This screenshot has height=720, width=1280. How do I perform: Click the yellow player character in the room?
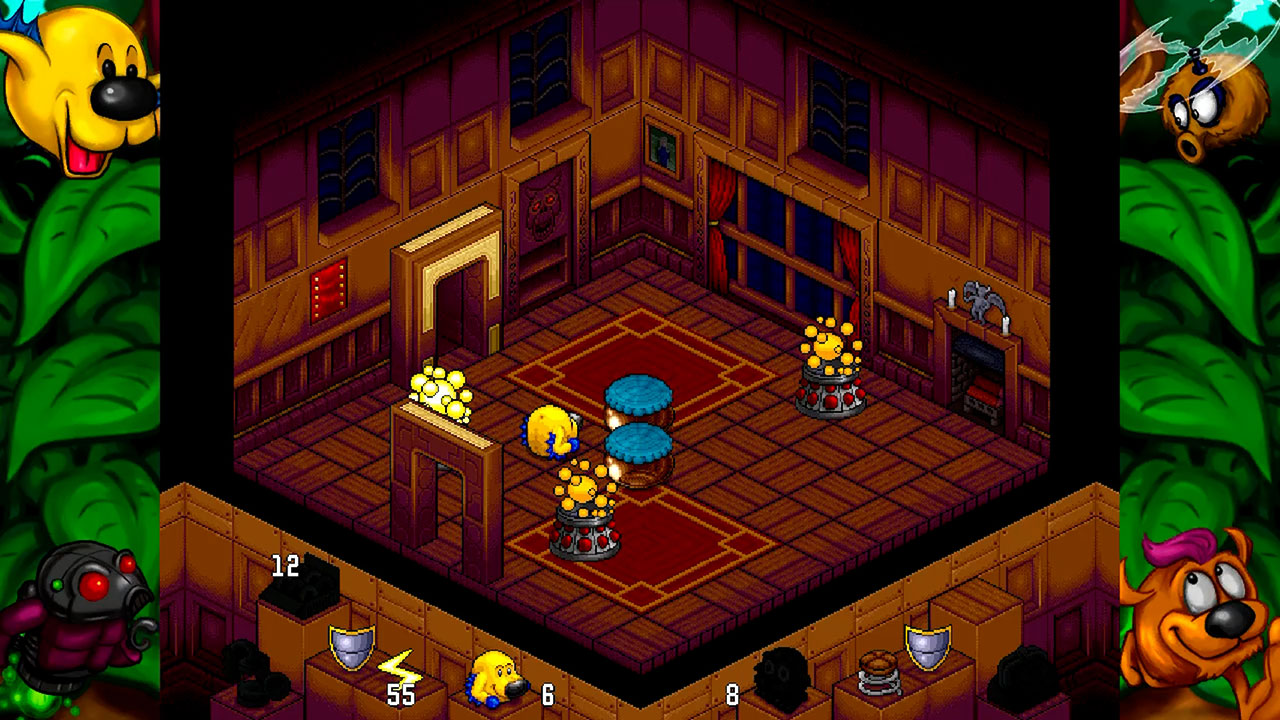[x=549, y=430]
